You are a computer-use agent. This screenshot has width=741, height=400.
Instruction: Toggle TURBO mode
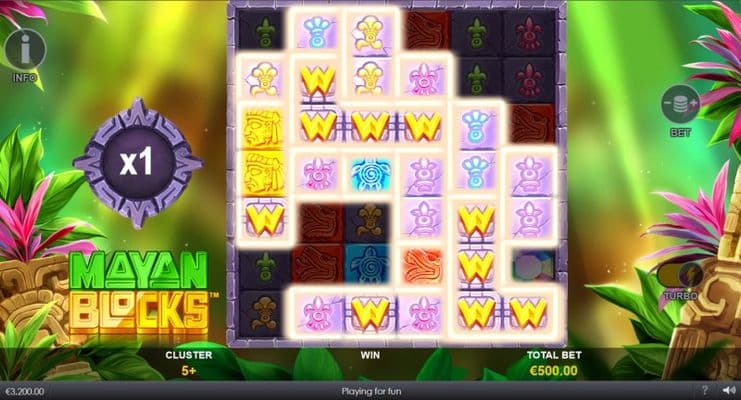click(678, 275)
